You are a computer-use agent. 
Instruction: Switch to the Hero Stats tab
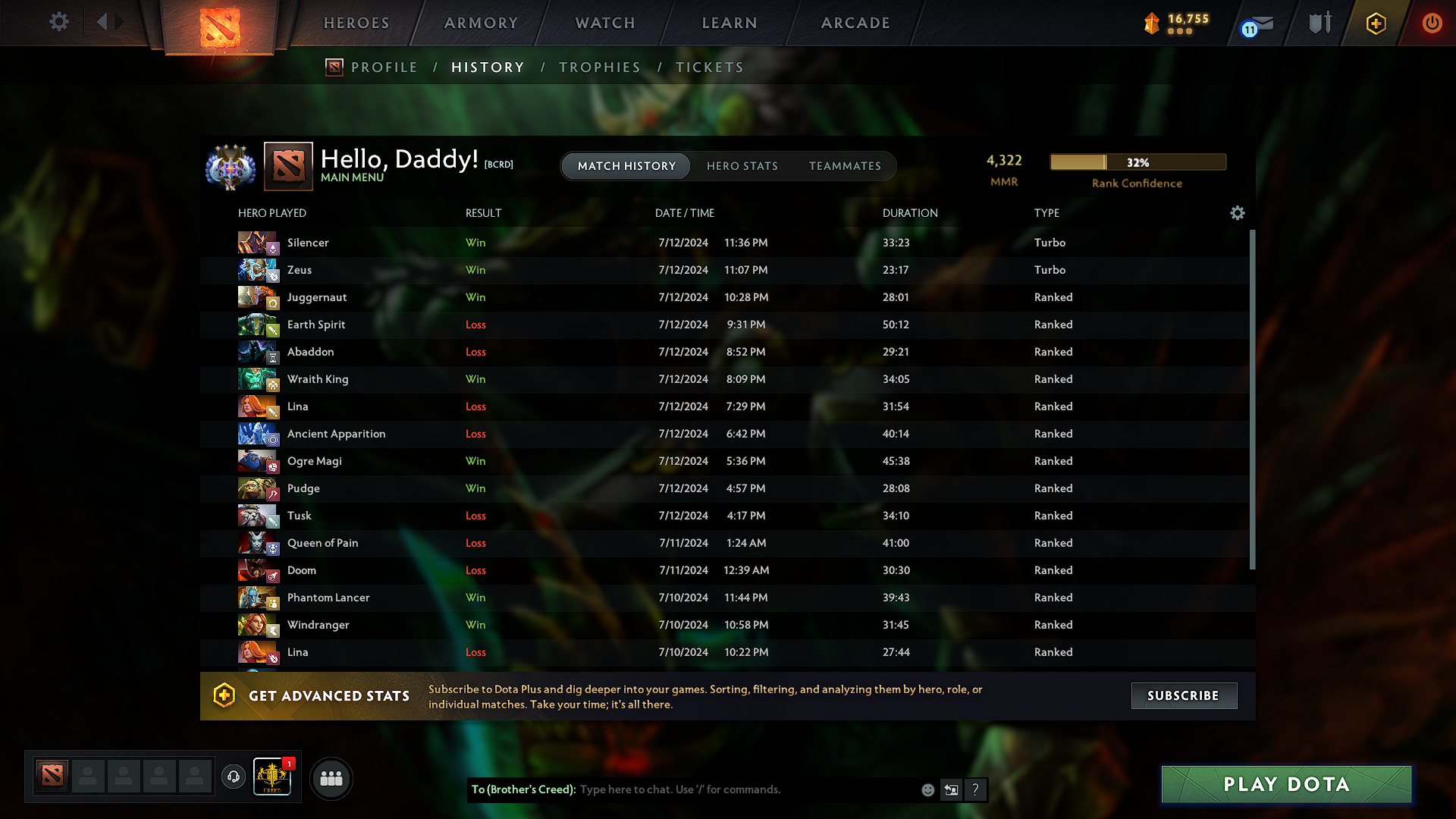click(x=742, y=166)
